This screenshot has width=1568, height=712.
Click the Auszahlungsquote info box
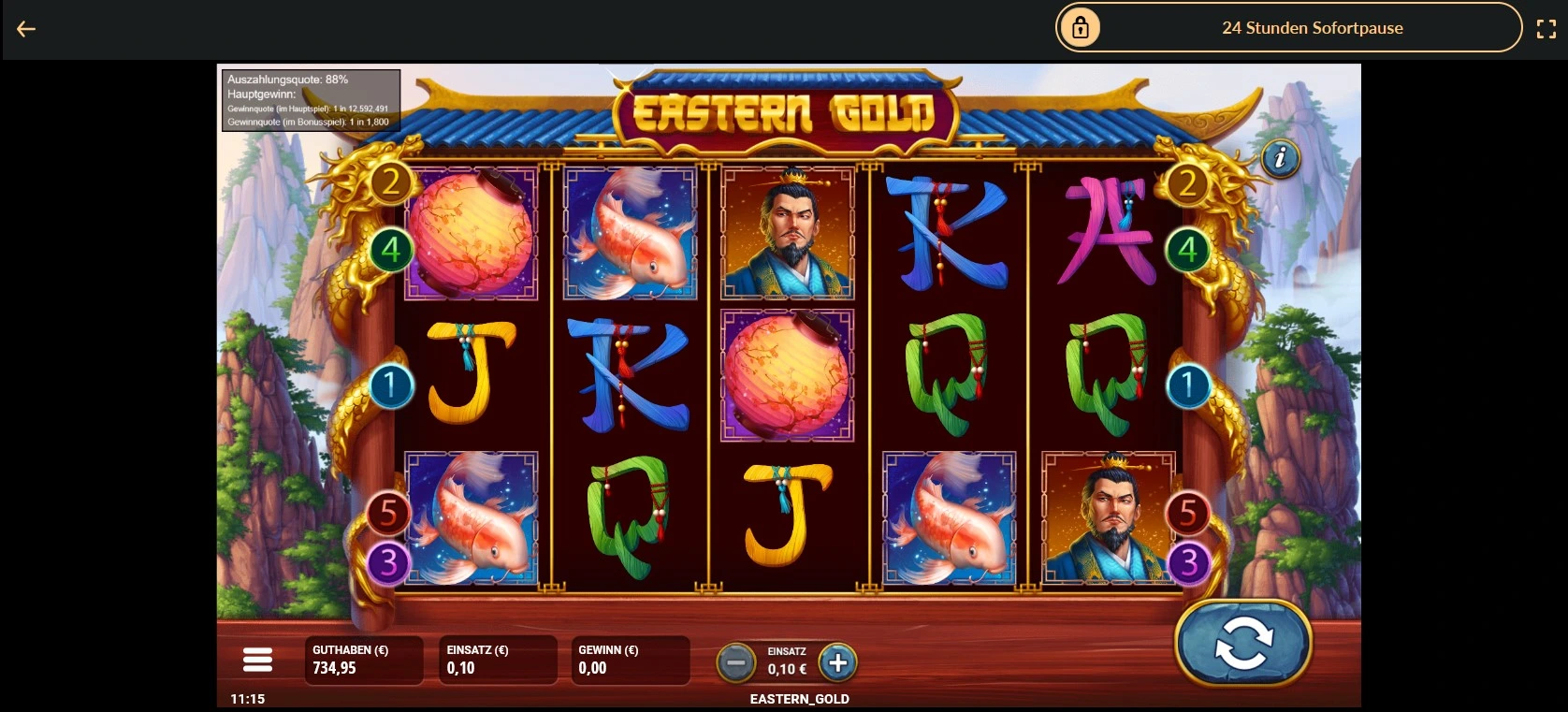click(309, 99)
